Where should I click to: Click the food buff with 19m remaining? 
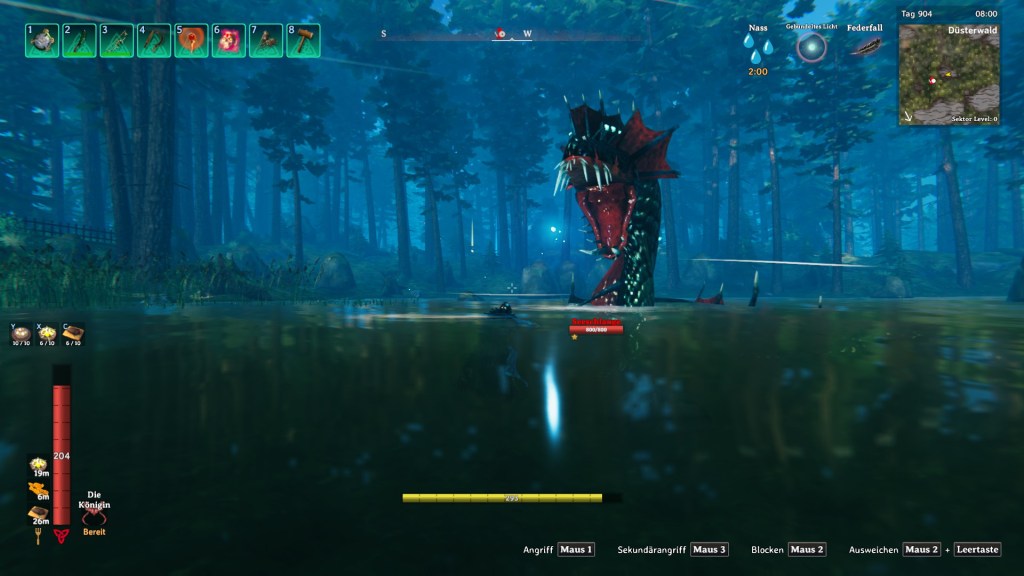40,466
